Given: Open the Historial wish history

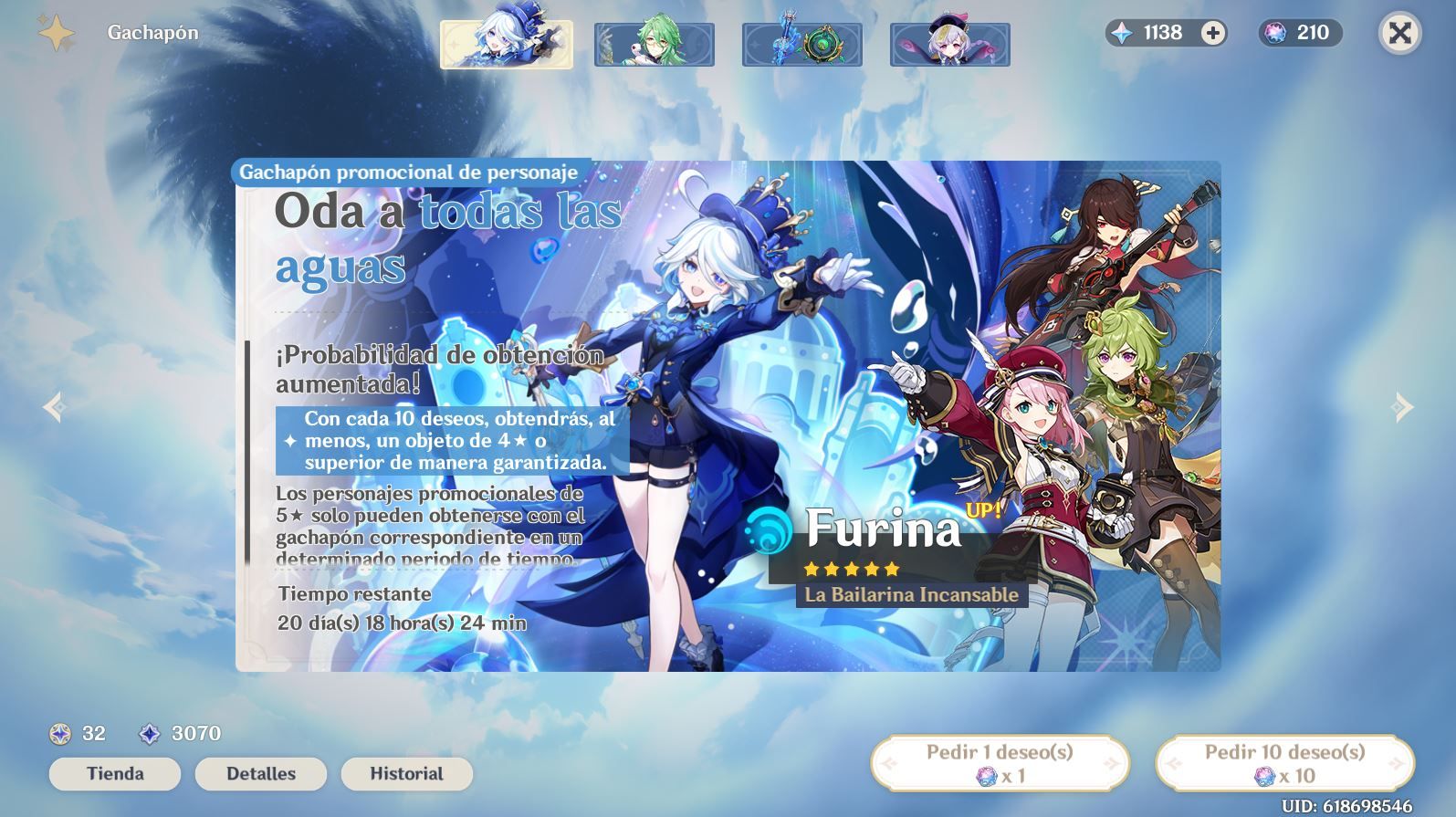Looking at the screenshot, I should (406, 773).
